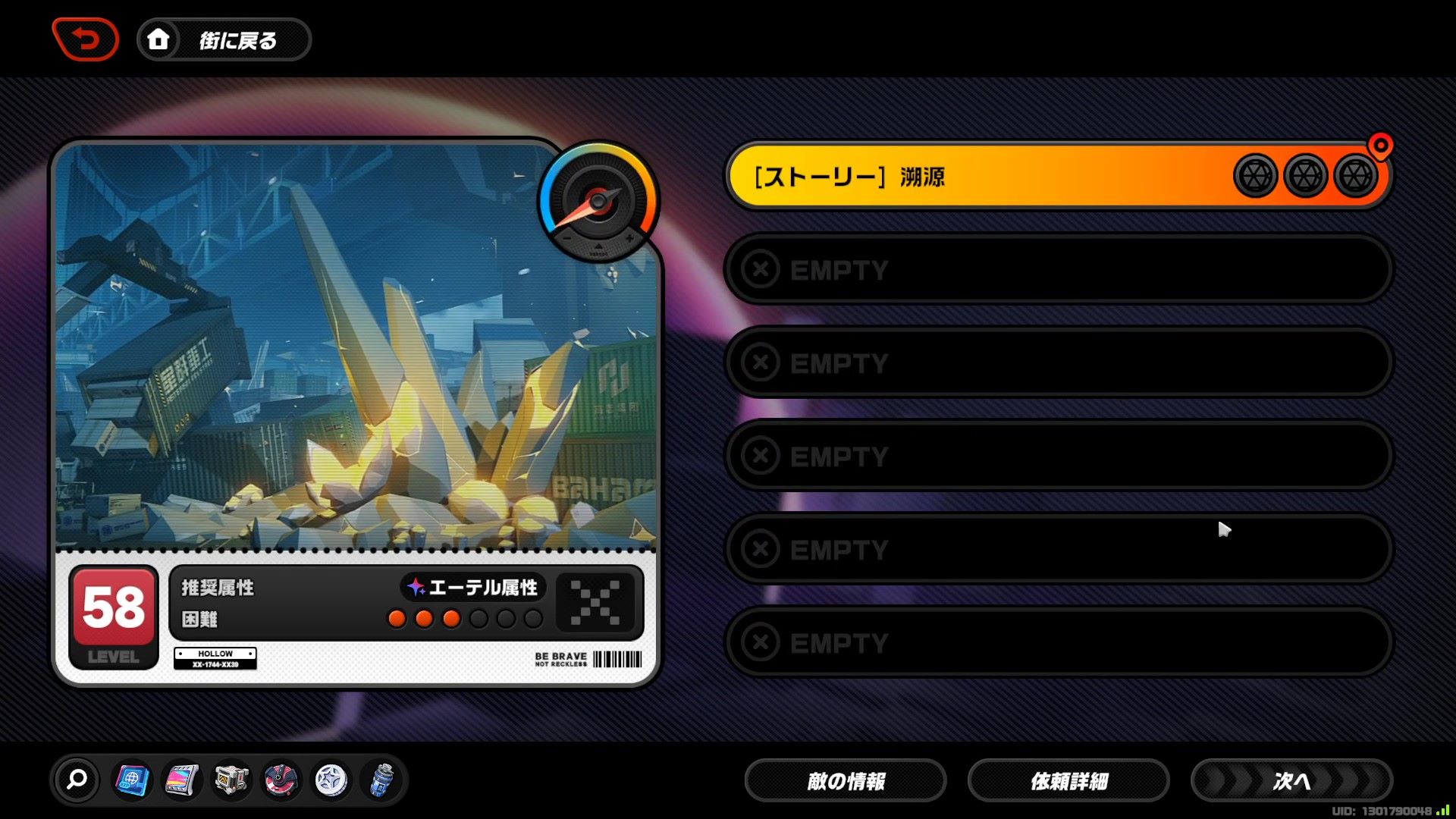Open 敵の情報 enemy information
Image resolution: width=1456 pixels, height=819 pixels.
(x=845, y=780)
